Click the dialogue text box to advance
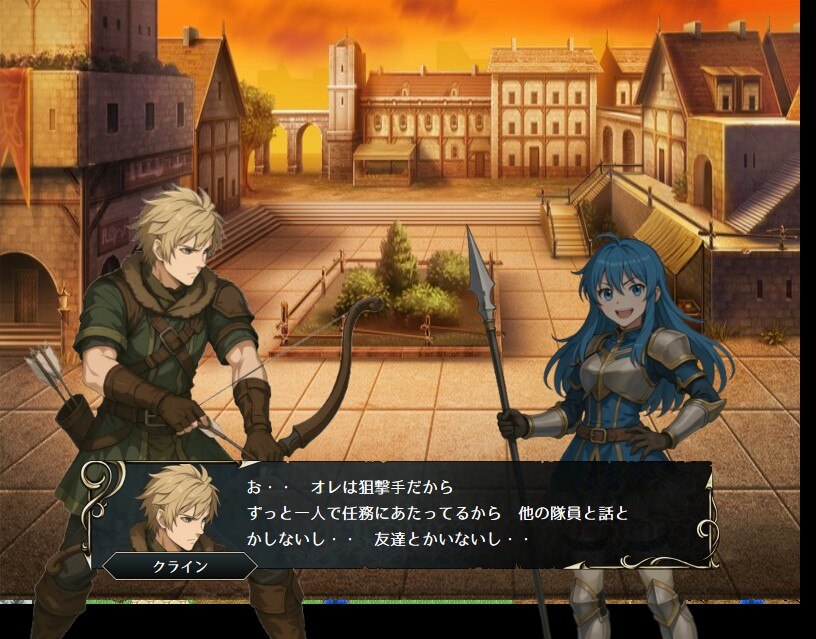Image resolution: width=816 pixels, height=639 pixels. [440, 515]
